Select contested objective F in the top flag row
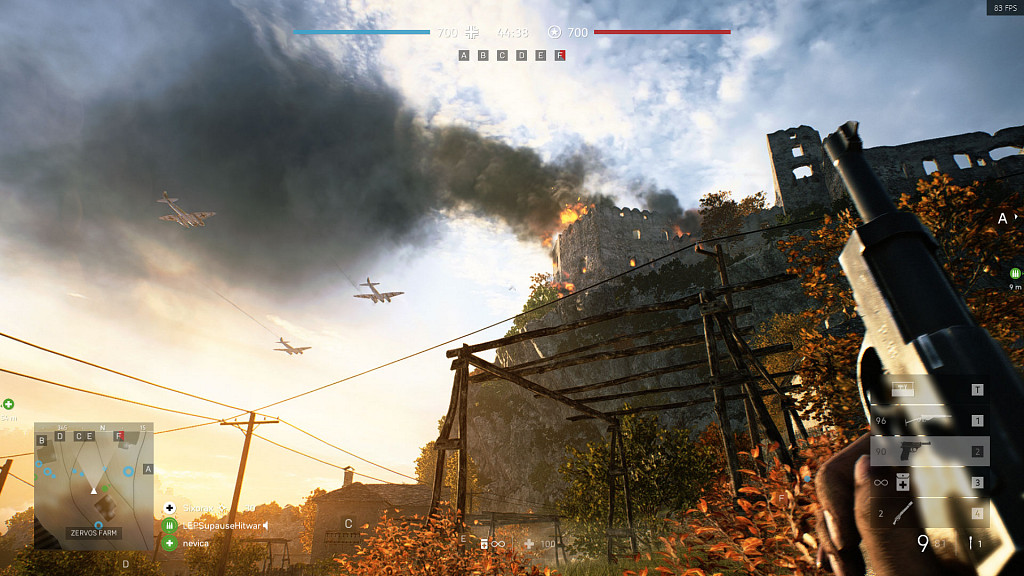This screenshot has width=1024, height=576. point(560,56)
